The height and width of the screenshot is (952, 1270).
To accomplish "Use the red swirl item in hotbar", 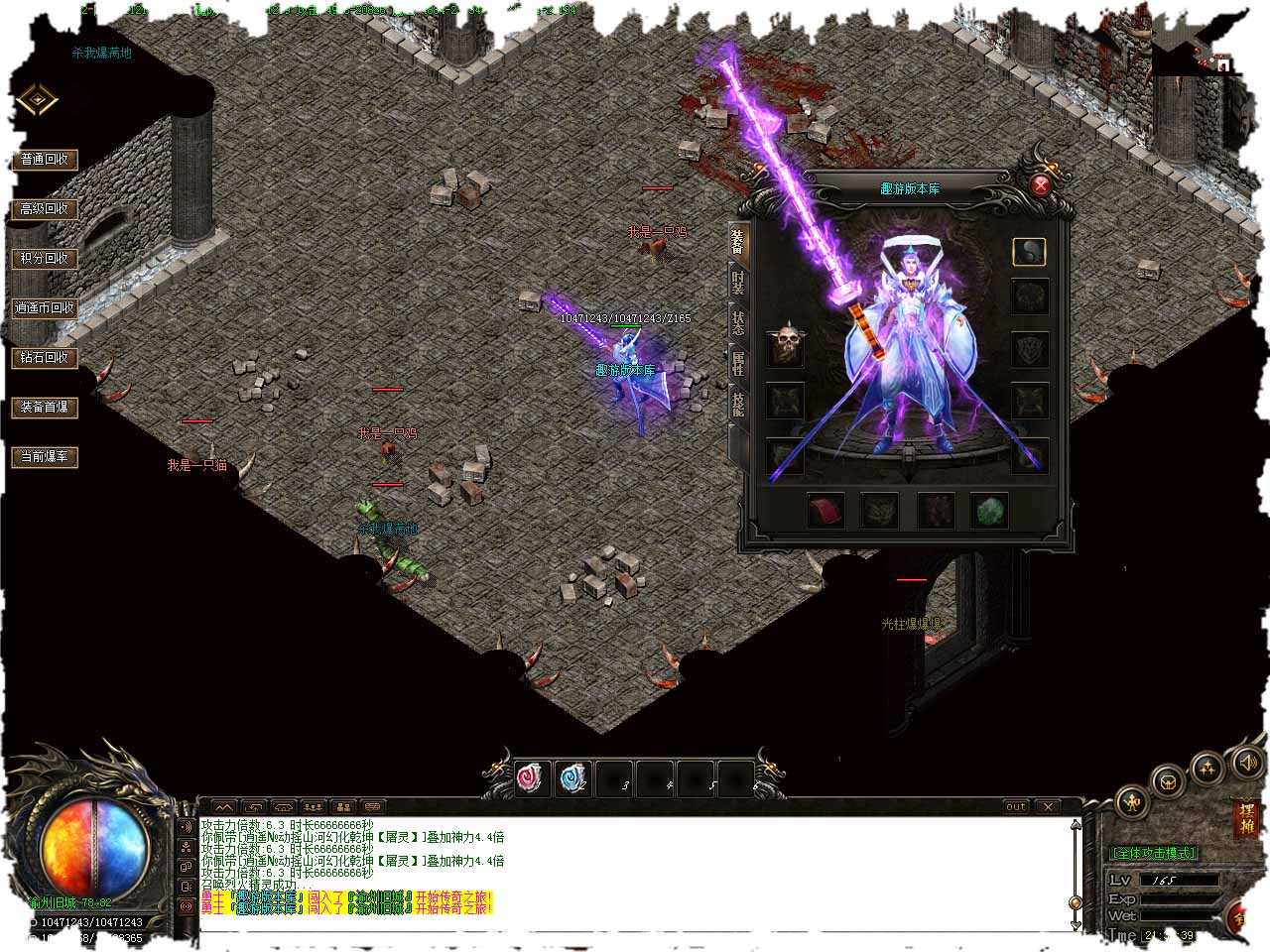I will (532, 778).
